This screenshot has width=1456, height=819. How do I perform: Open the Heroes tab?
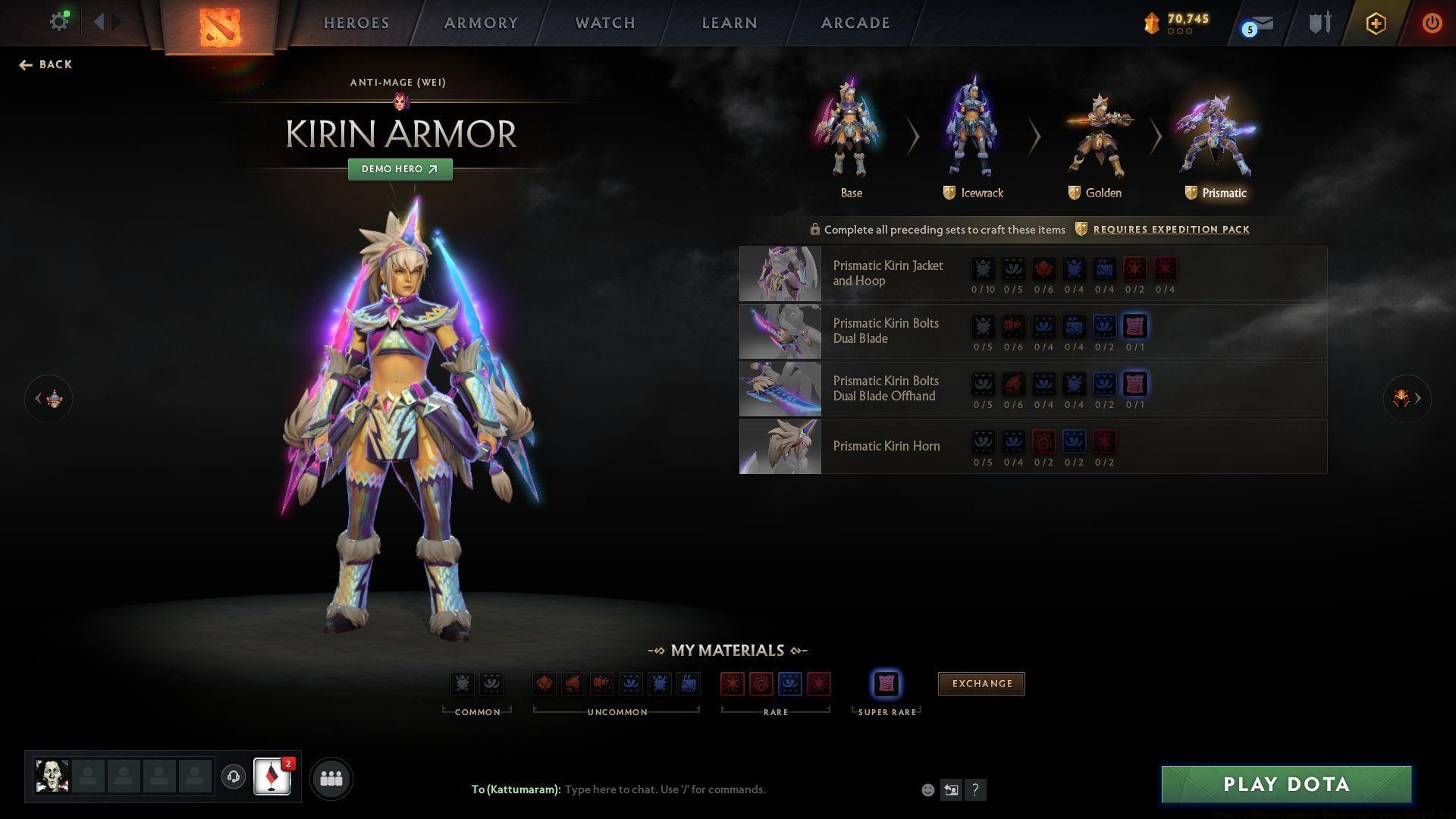tap(356, 23)
